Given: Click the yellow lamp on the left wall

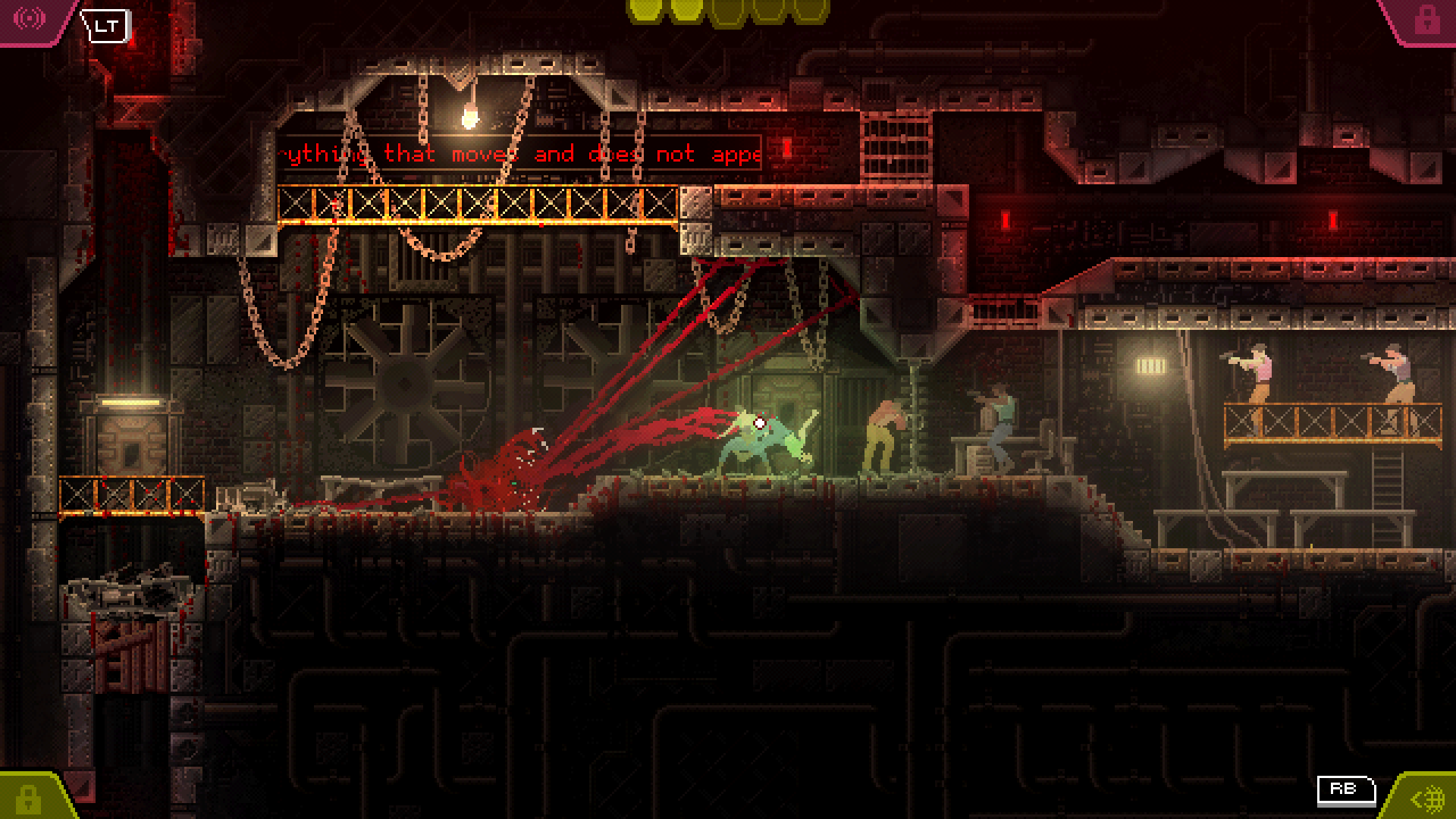Looking at the screenshot, I should [133, 402].
